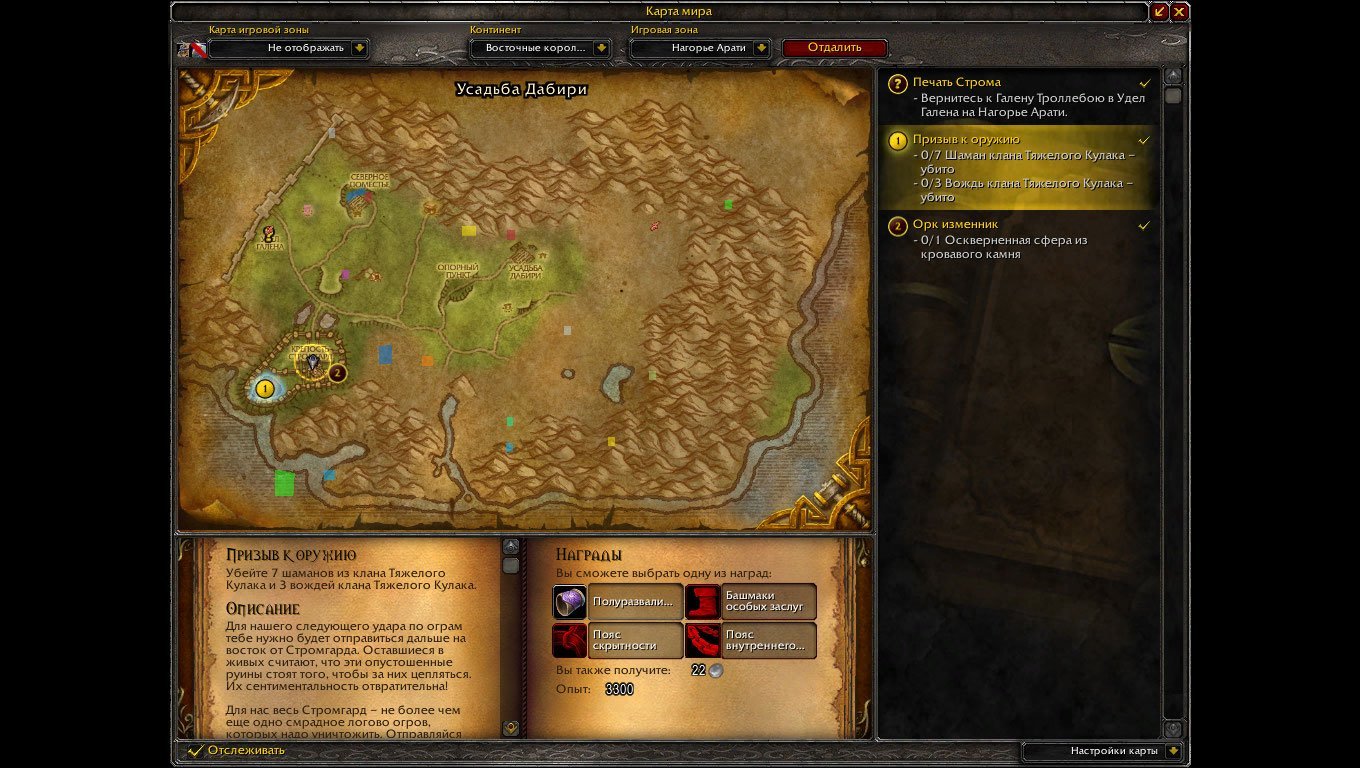
Task: Click the Отдалить zoom-out button
Action: tap(834, 47)
